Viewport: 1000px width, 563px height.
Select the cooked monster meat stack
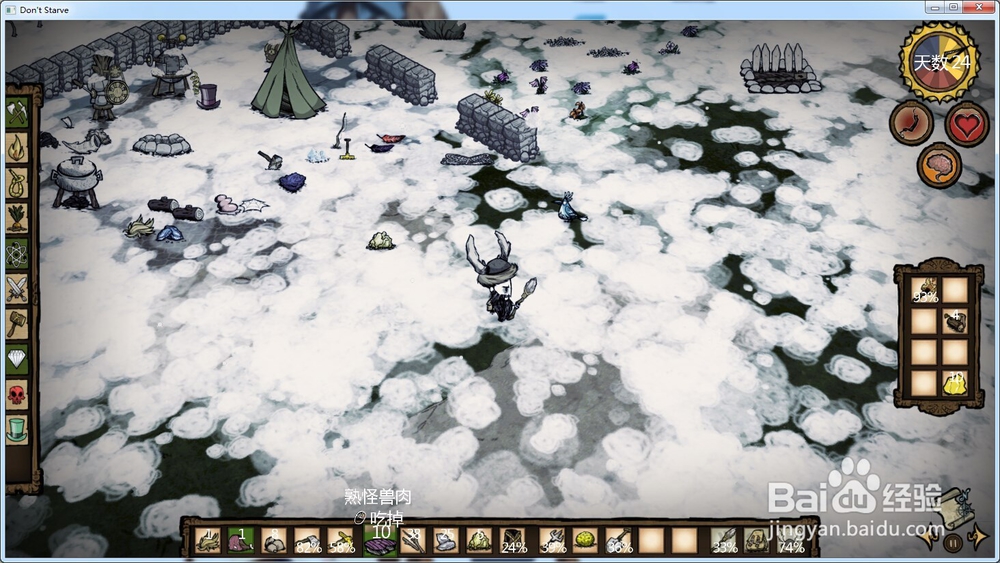click(x=379, y=542)
